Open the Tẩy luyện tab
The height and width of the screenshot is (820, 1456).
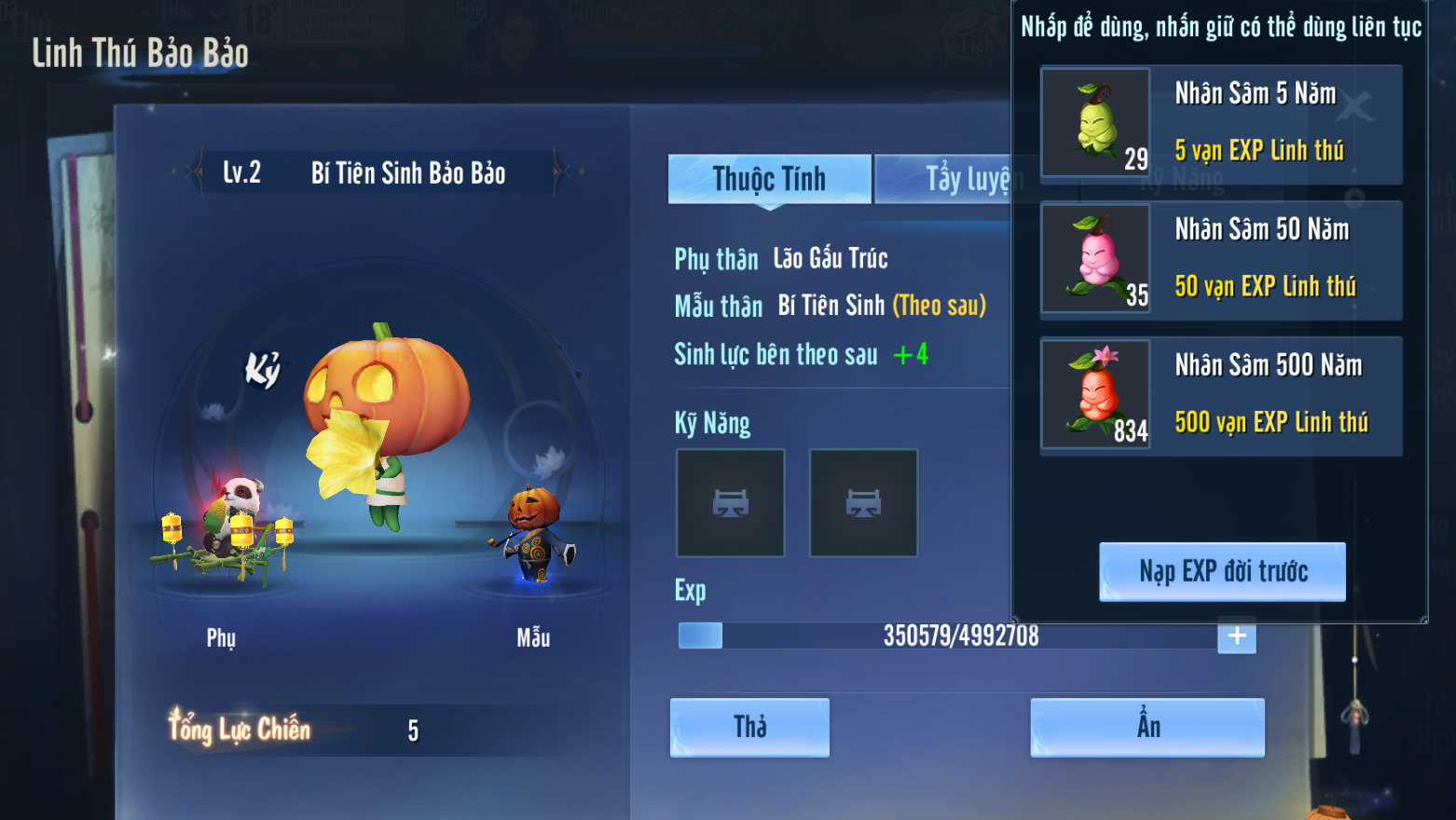943,179
